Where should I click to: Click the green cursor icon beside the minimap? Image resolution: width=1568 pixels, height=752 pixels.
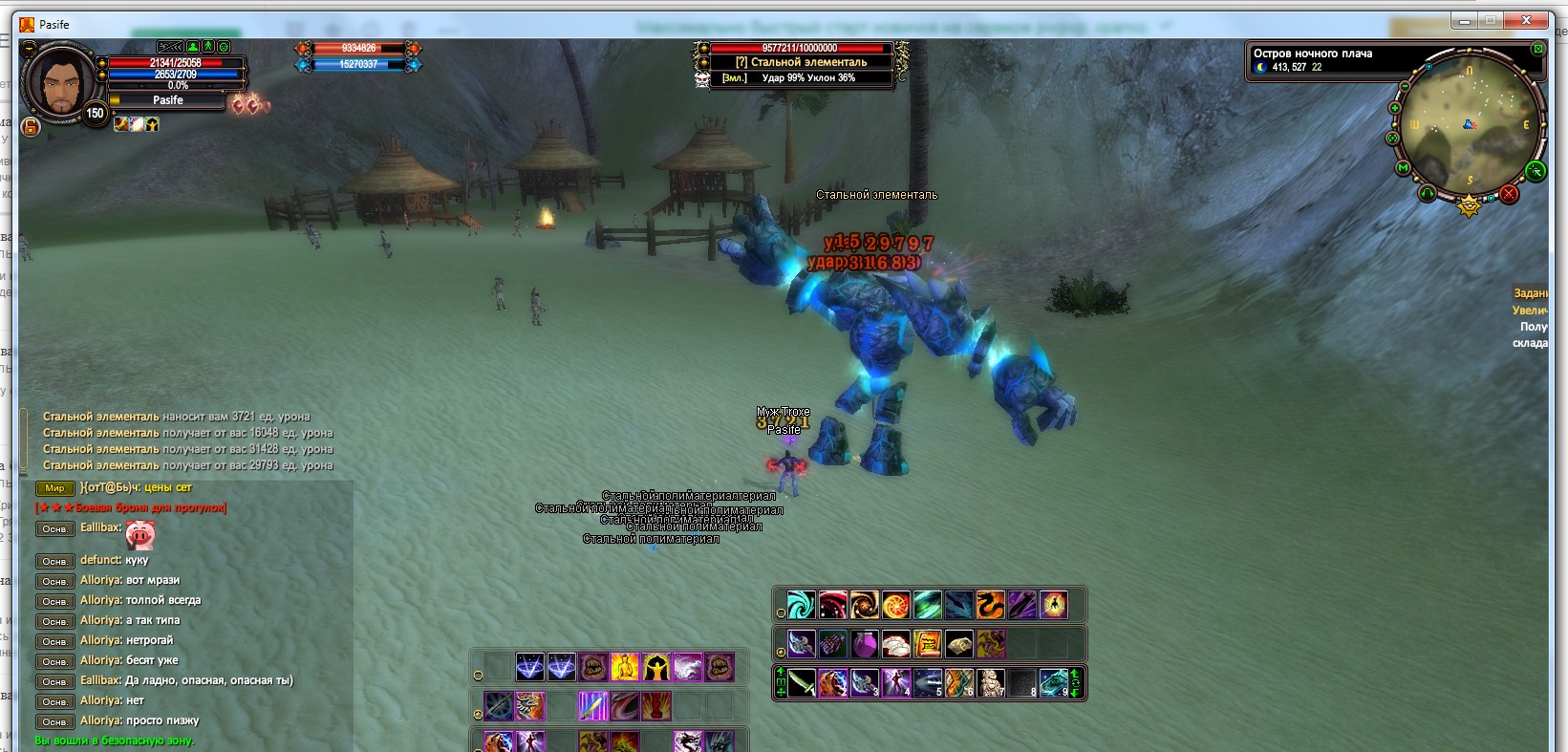pos(1536,171)
